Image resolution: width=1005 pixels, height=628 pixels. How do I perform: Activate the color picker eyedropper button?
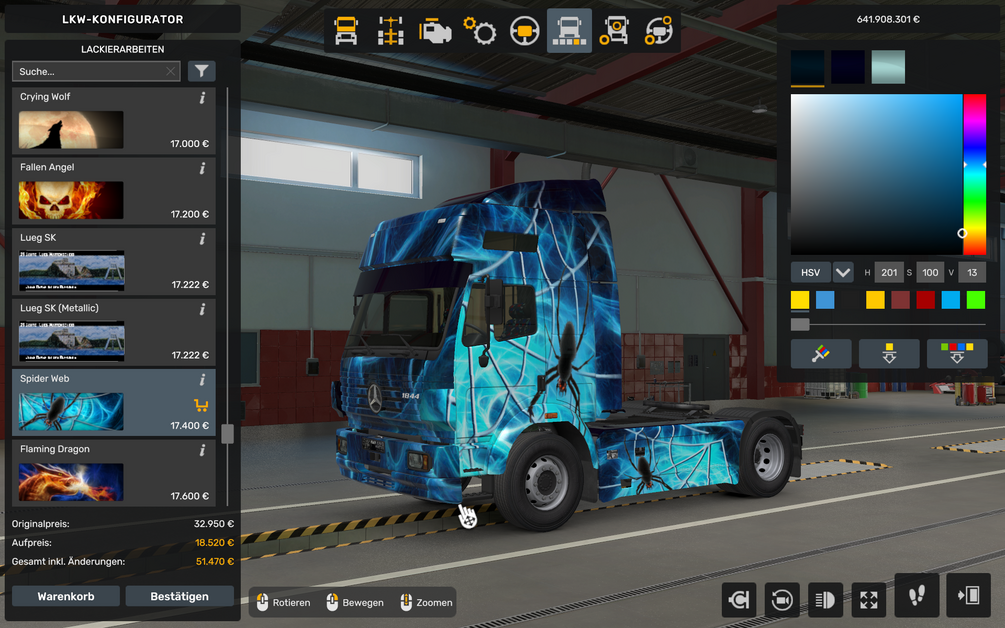(x=821, y=354)
